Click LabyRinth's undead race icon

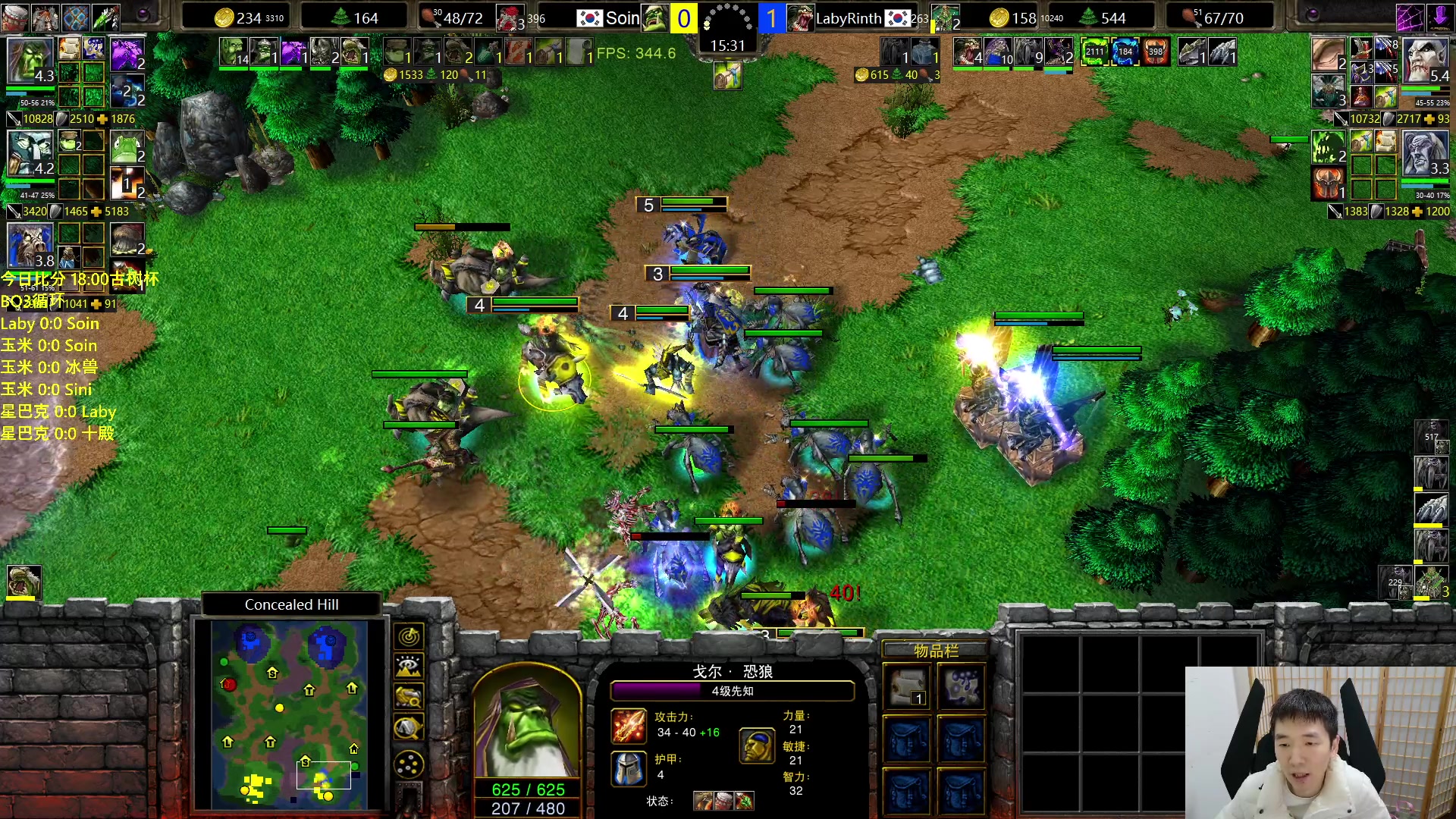click(799, 17)
